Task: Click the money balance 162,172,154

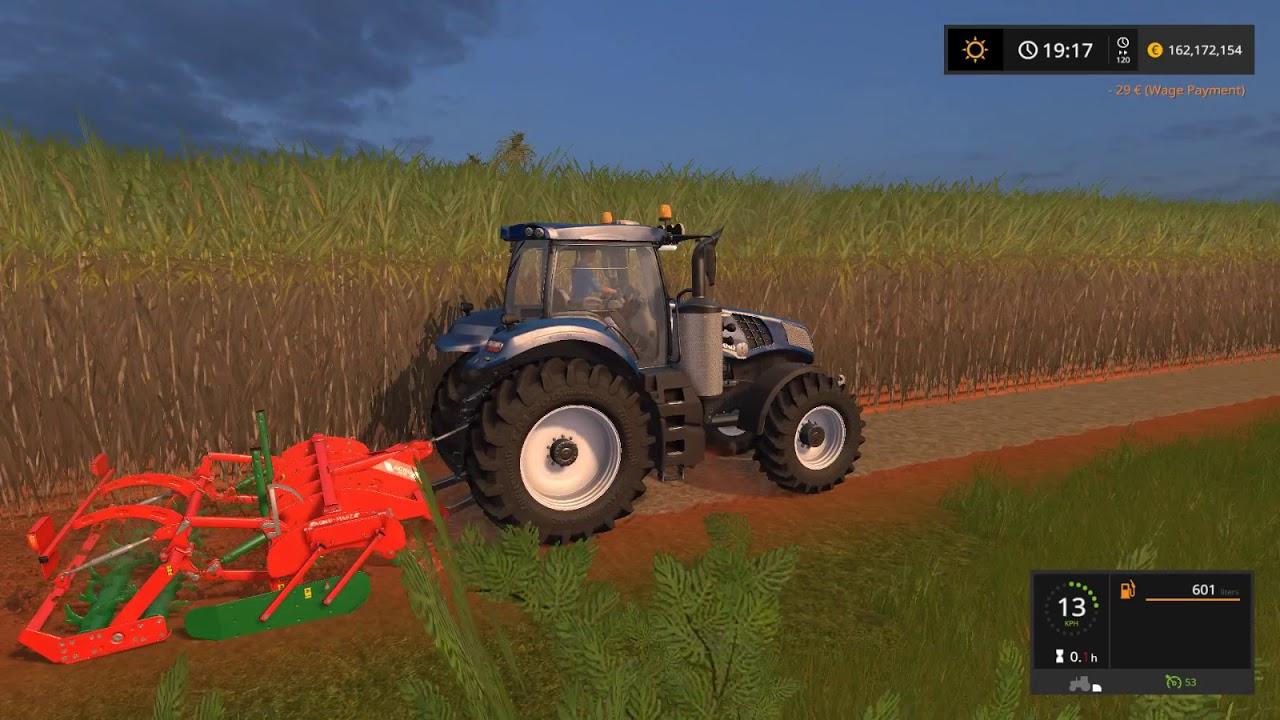Action: tap(1205, 50)
